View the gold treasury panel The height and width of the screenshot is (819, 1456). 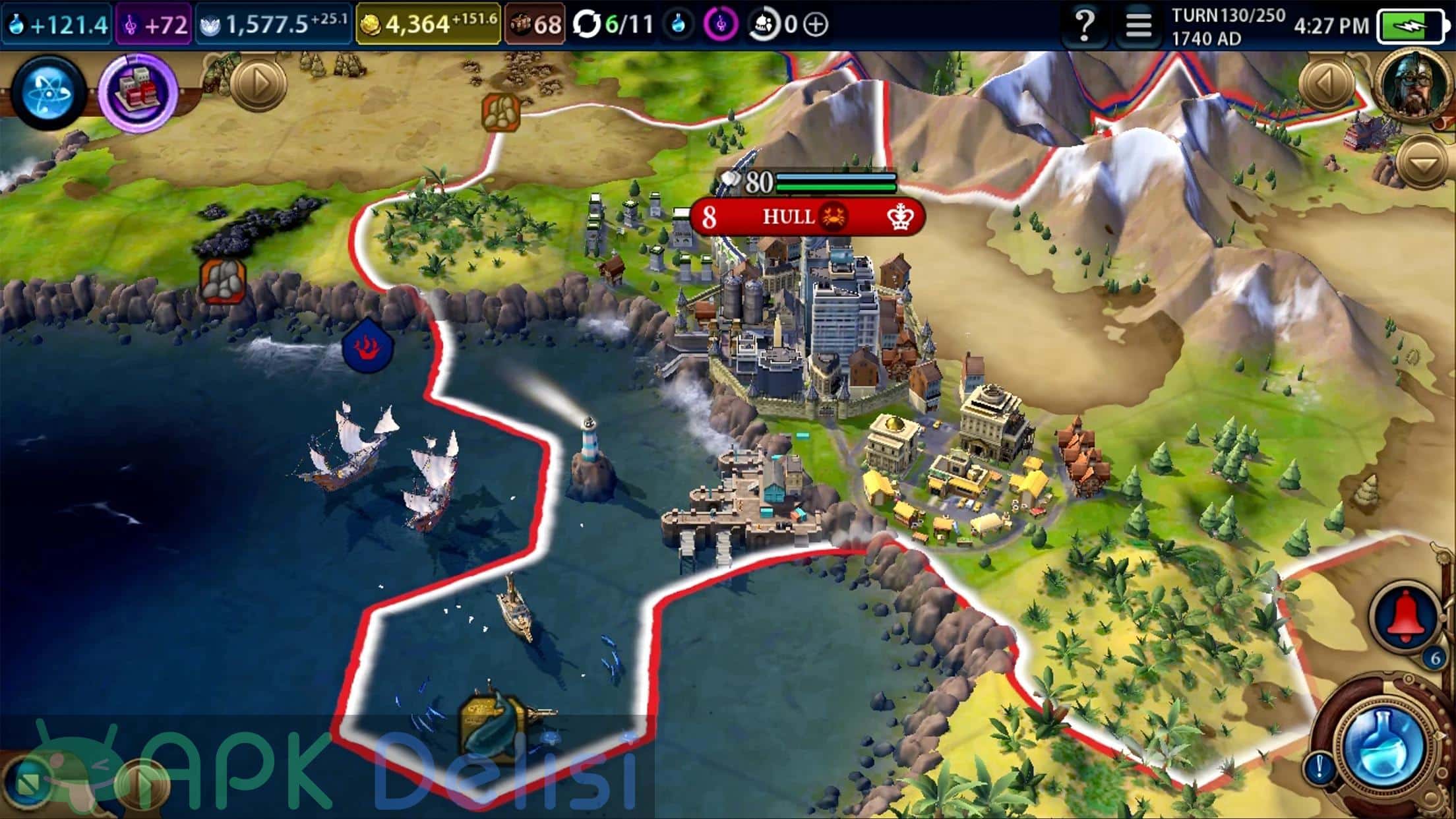click(x=428, y=25)
